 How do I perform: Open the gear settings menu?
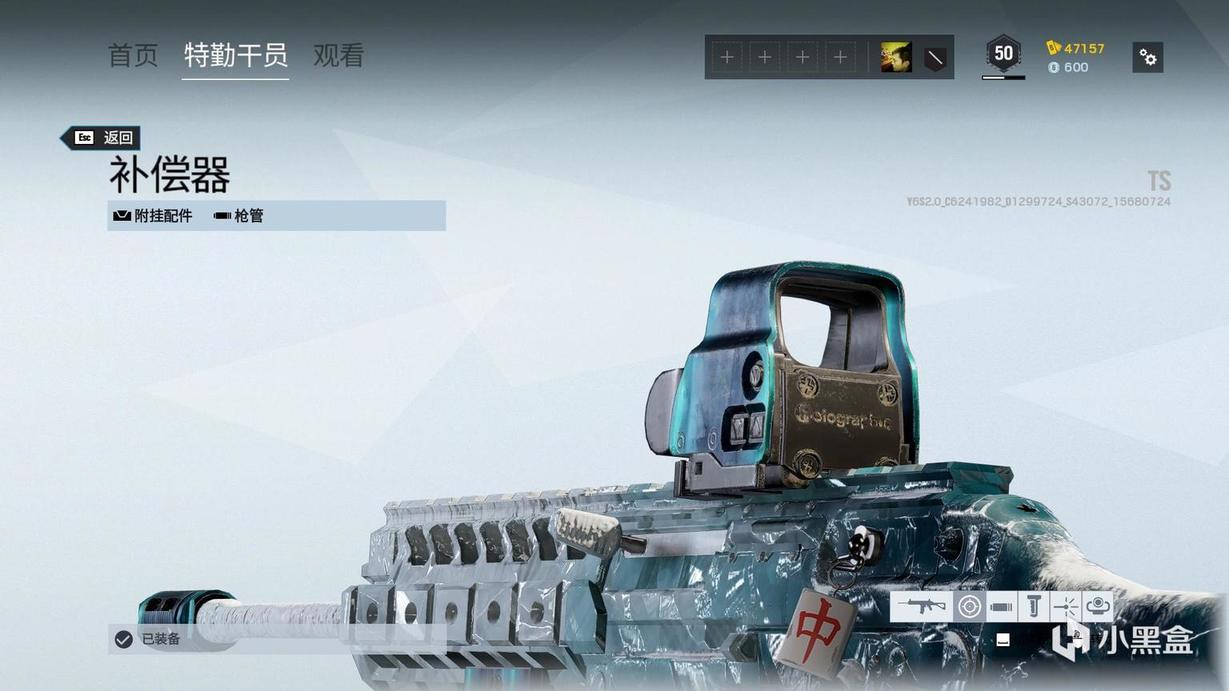pyautogui.click(x=1148, y=57)
